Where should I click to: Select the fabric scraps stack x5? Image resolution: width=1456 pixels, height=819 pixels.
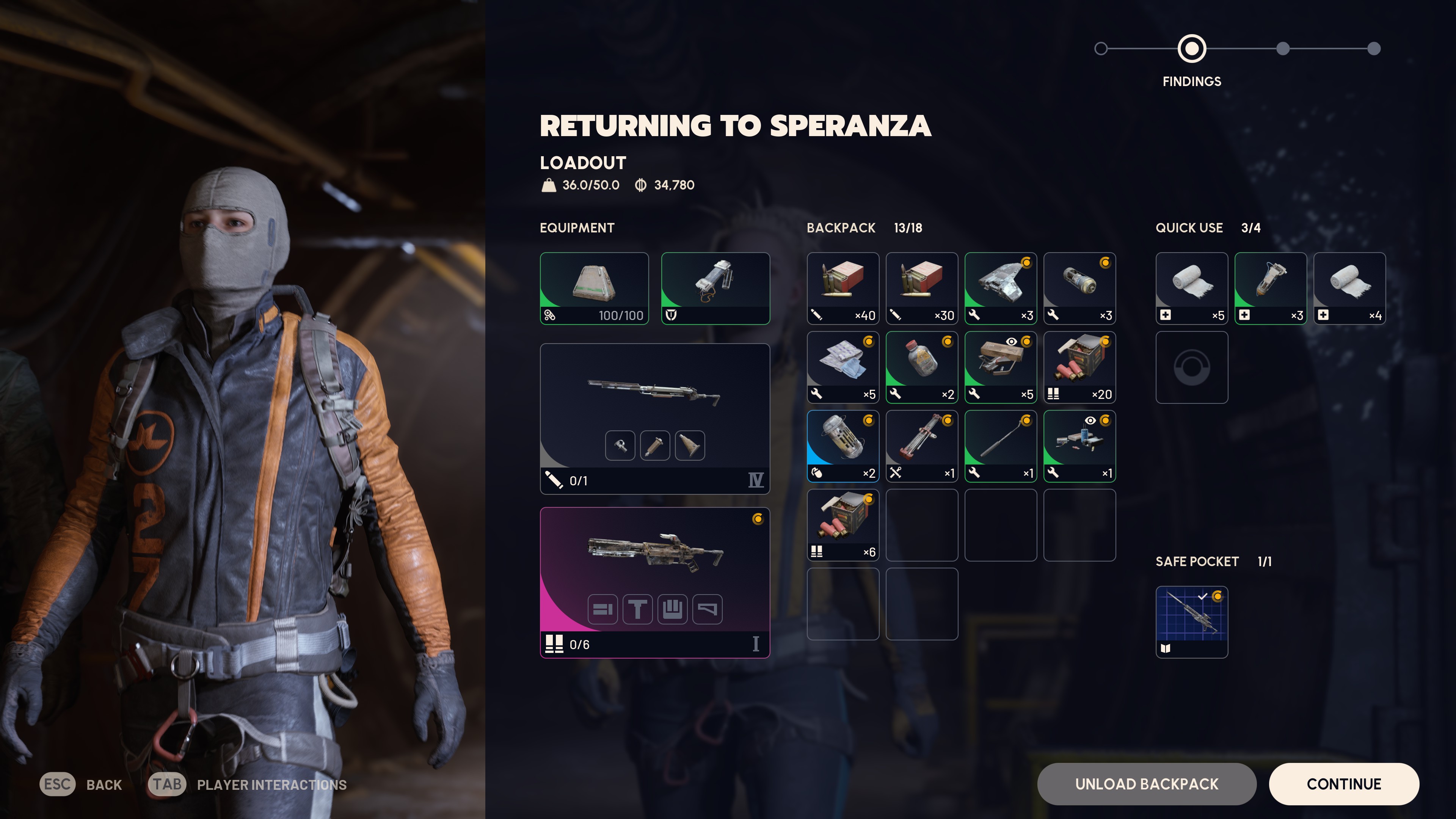(x=843, y=367)
